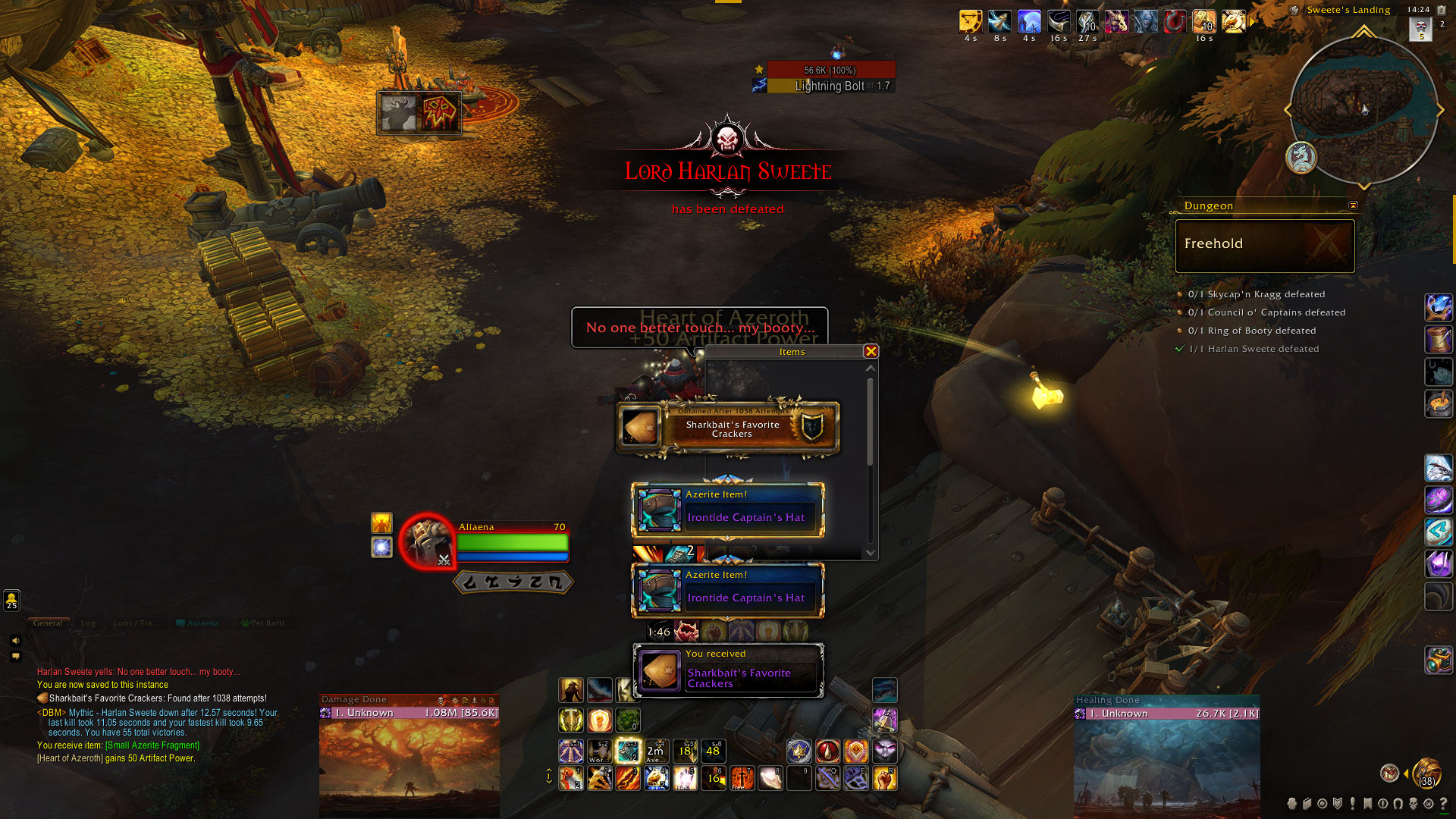
Task: Select the Unknown row in Damage Done
Action: click(409, 713)
